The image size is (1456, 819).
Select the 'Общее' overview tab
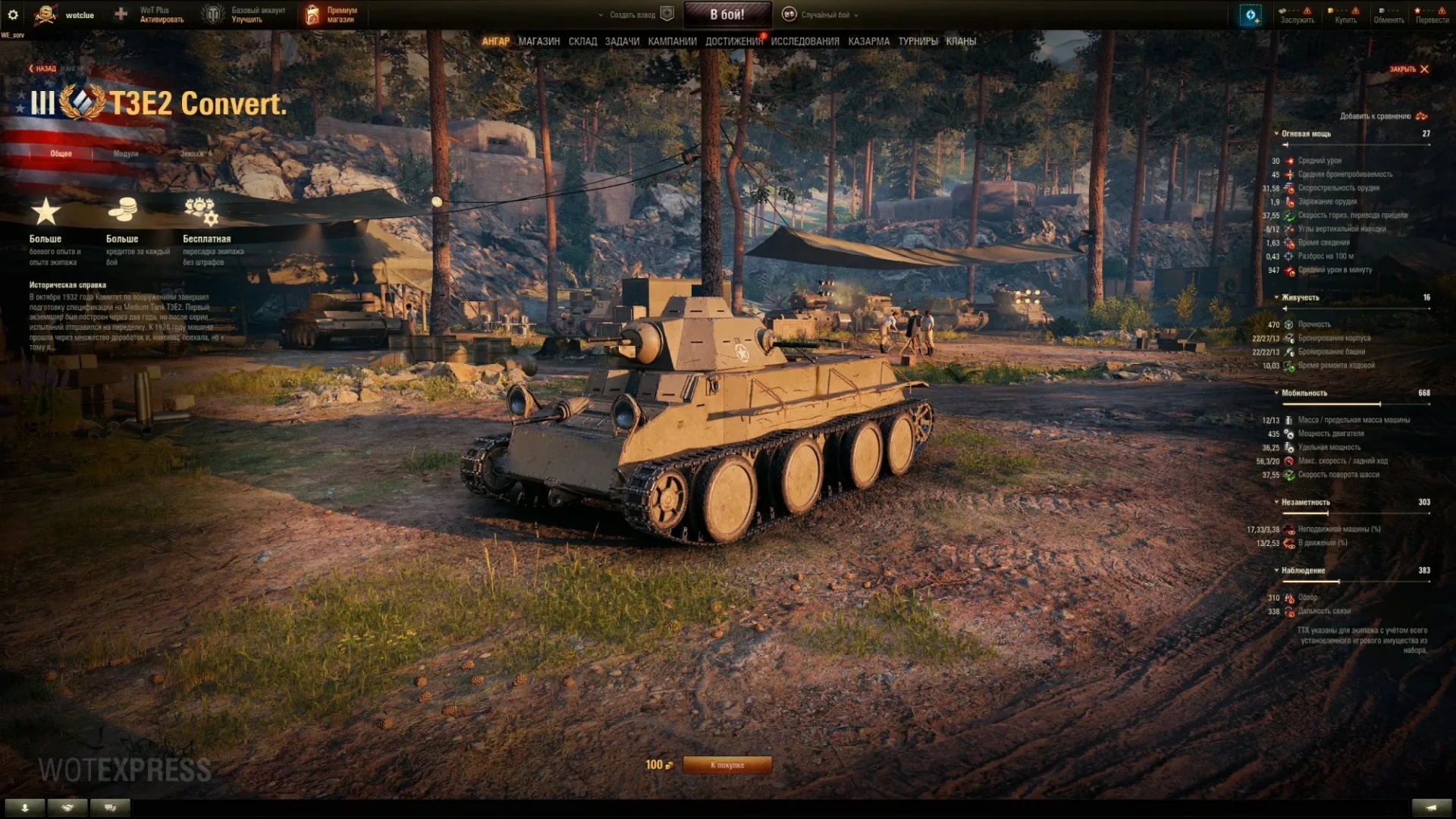tap(61, 154)
